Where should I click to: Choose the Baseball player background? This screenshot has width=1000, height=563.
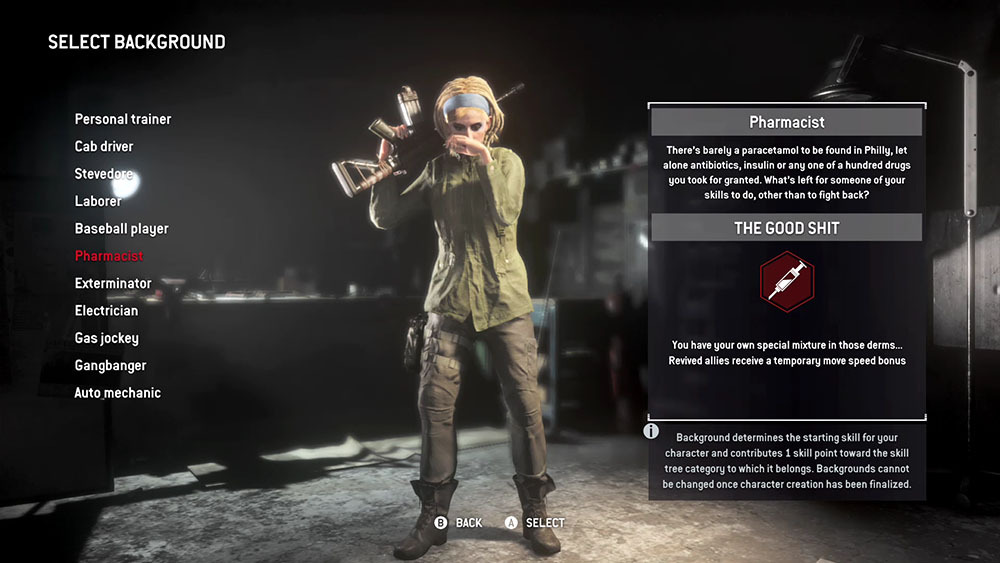pos(122,229)
